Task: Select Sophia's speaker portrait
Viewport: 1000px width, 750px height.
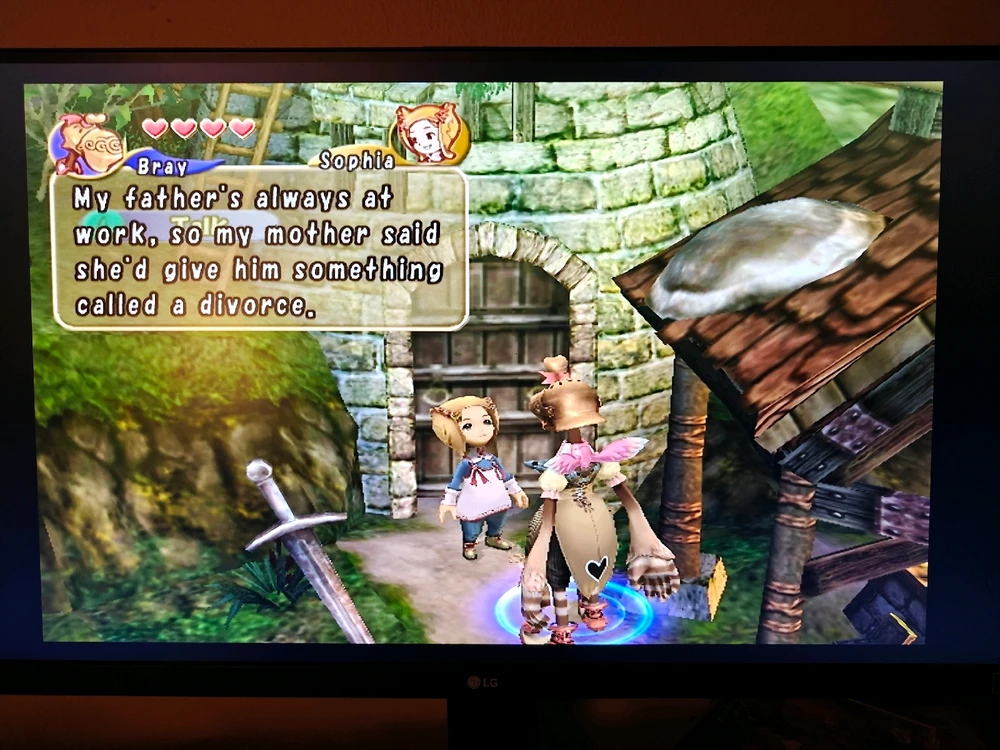Action: (x=431, y=133)
